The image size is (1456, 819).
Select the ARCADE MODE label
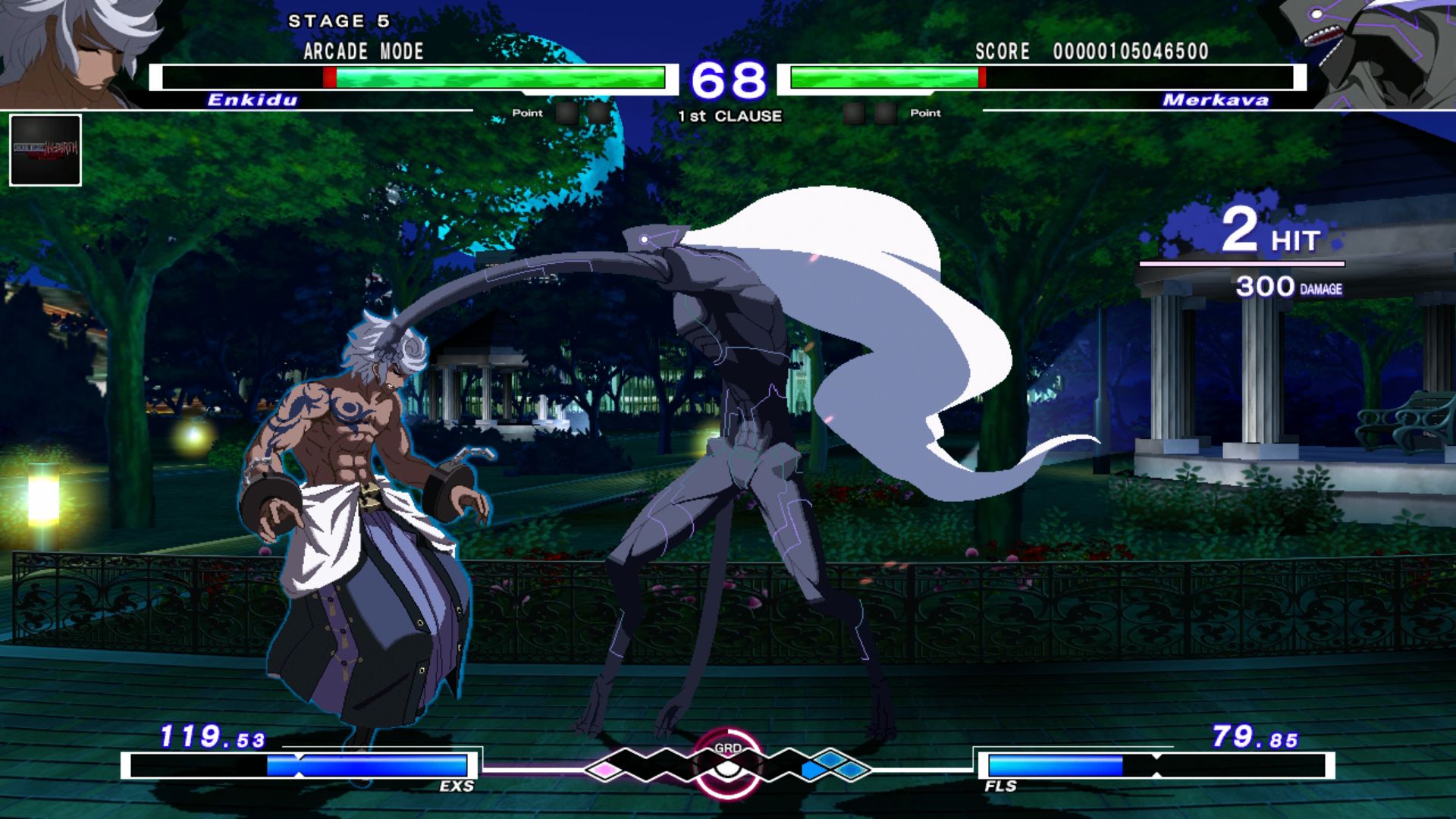click(362, 52)
